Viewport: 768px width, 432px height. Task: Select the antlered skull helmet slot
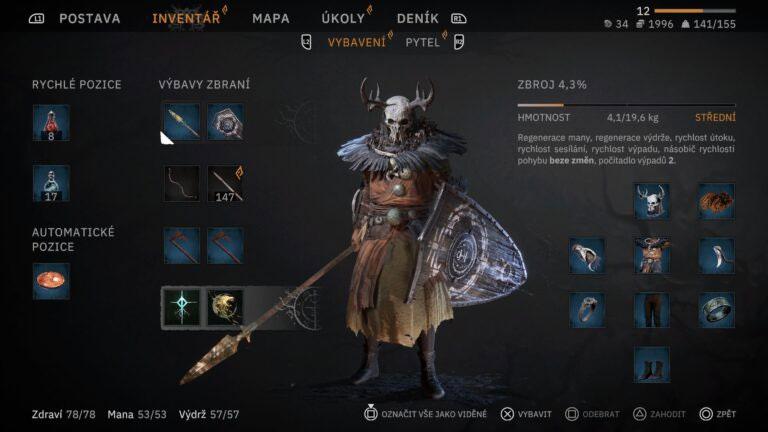point(651,201)
